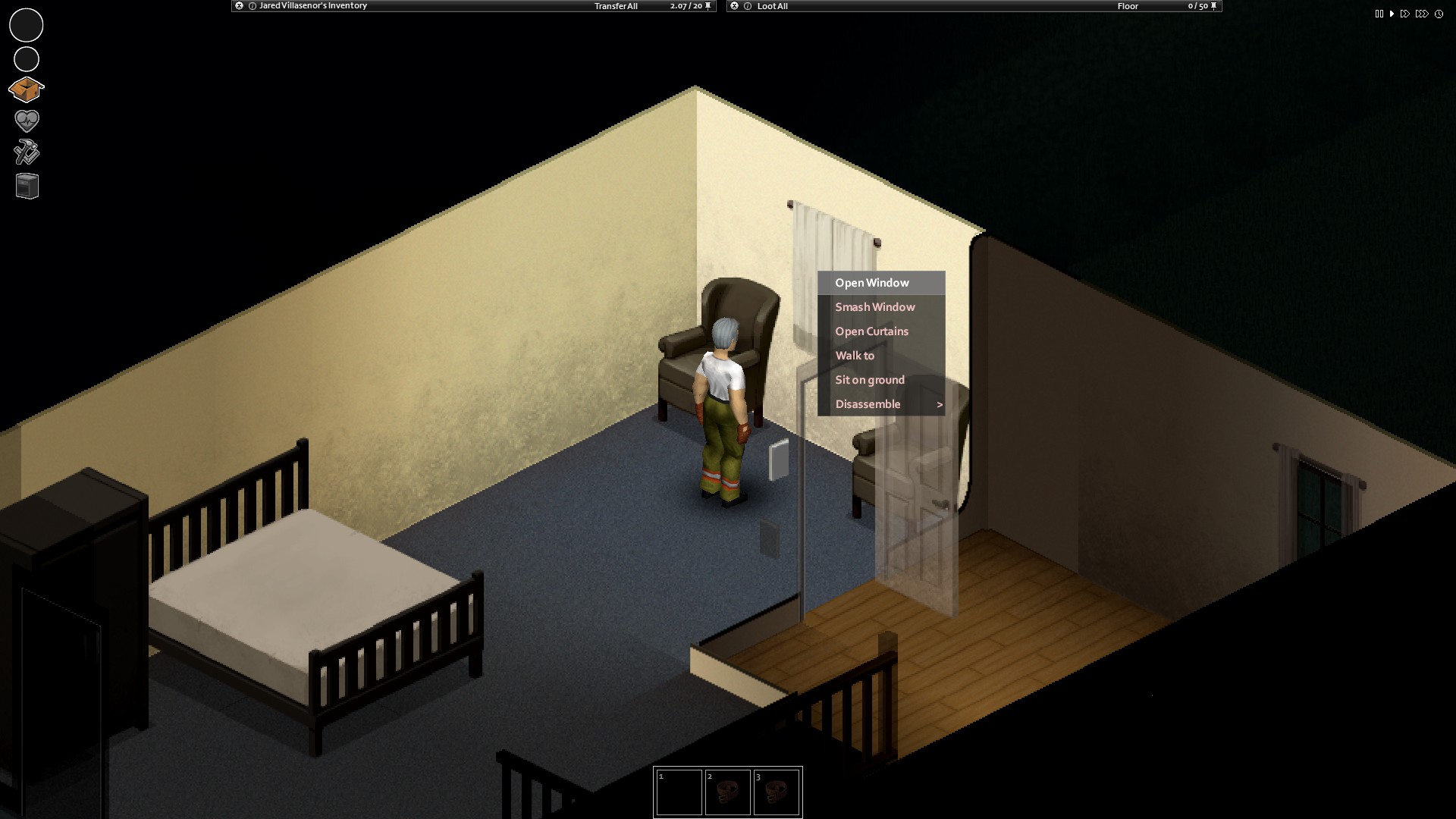Pin the Loot panel using its pin icon

1215,6
